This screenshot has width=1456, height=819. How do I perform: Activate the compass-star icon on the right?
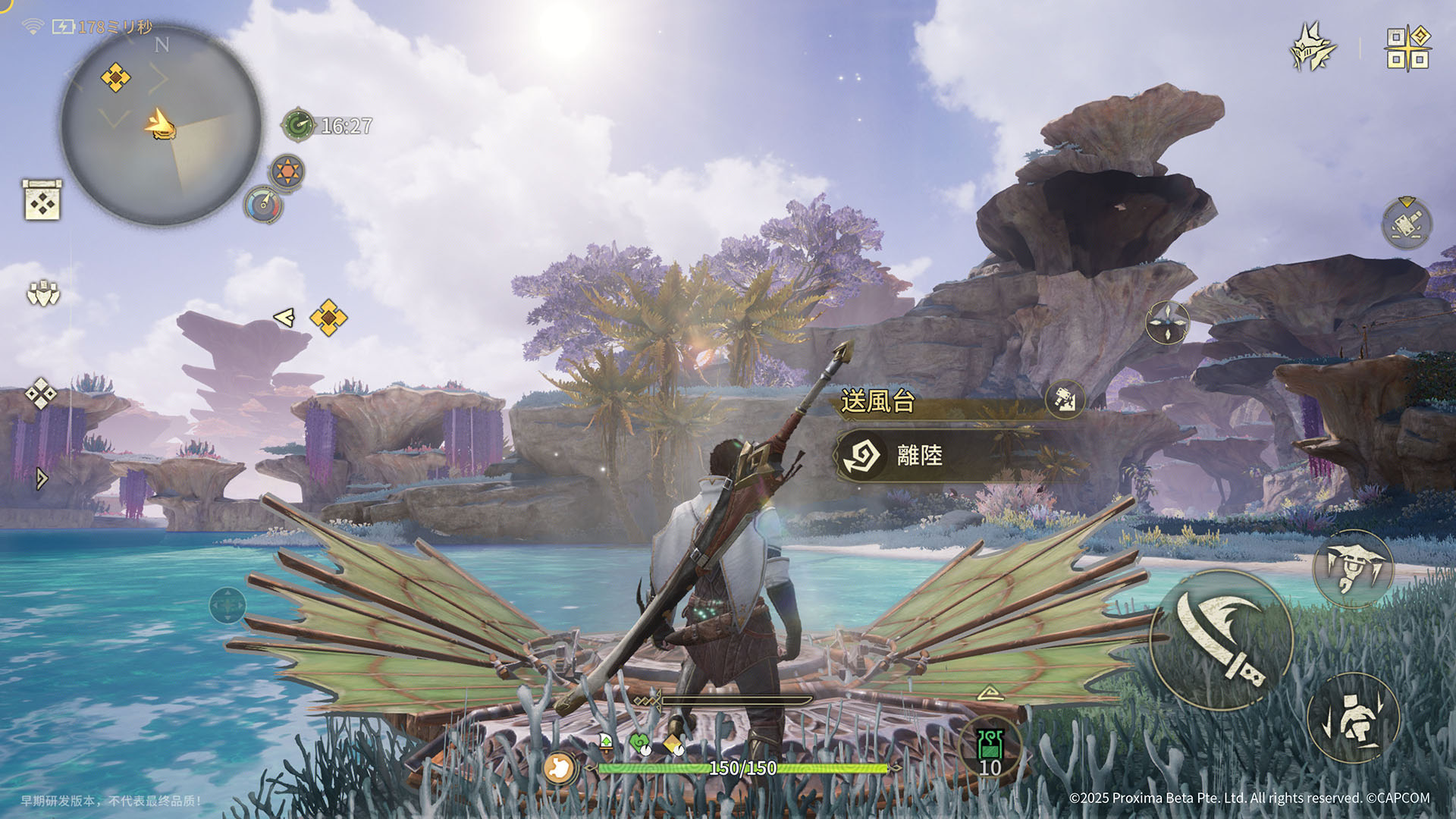pos(1167,322)
